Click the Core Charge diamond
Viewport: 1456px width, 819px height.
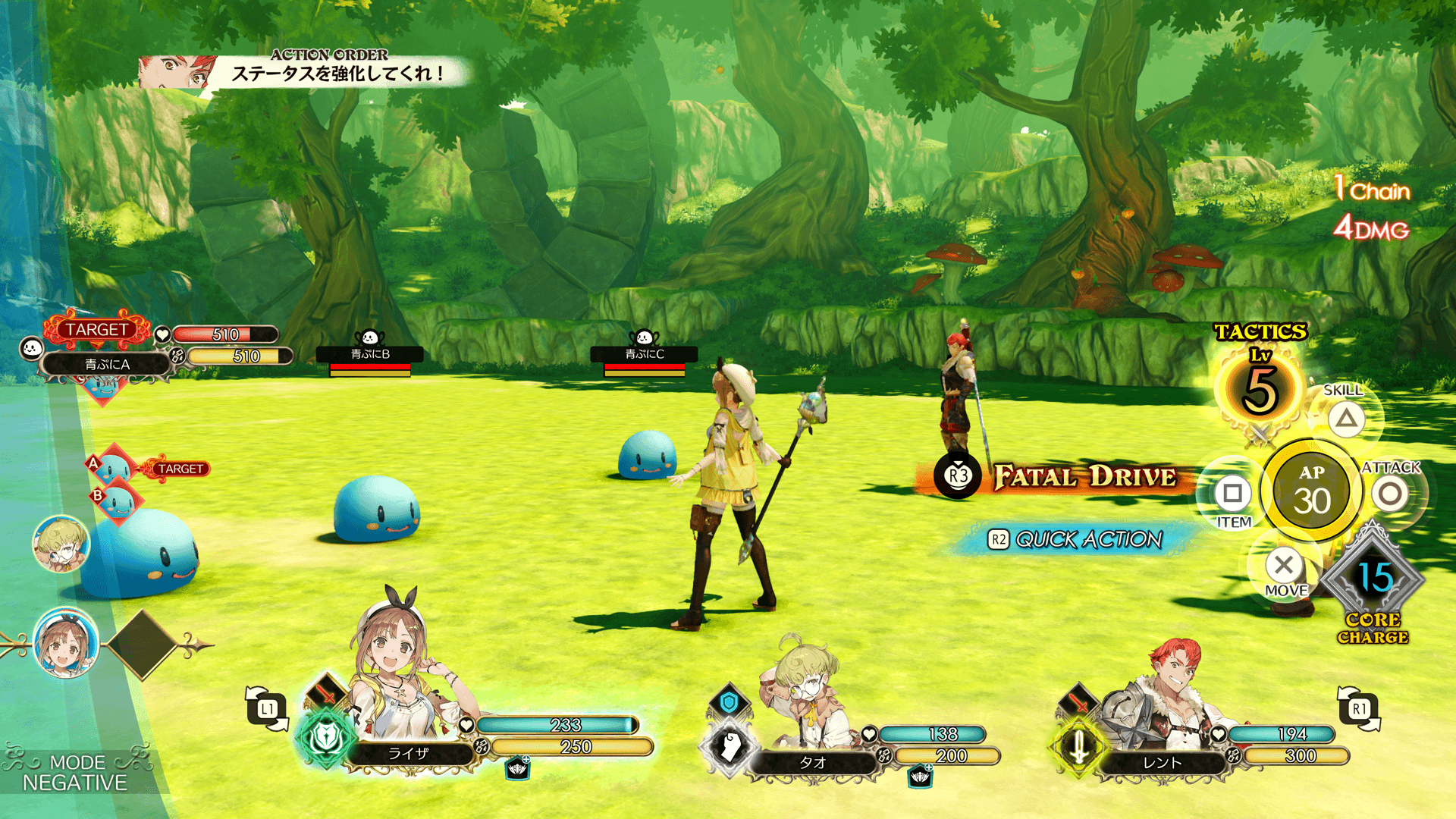[1373, 579]
